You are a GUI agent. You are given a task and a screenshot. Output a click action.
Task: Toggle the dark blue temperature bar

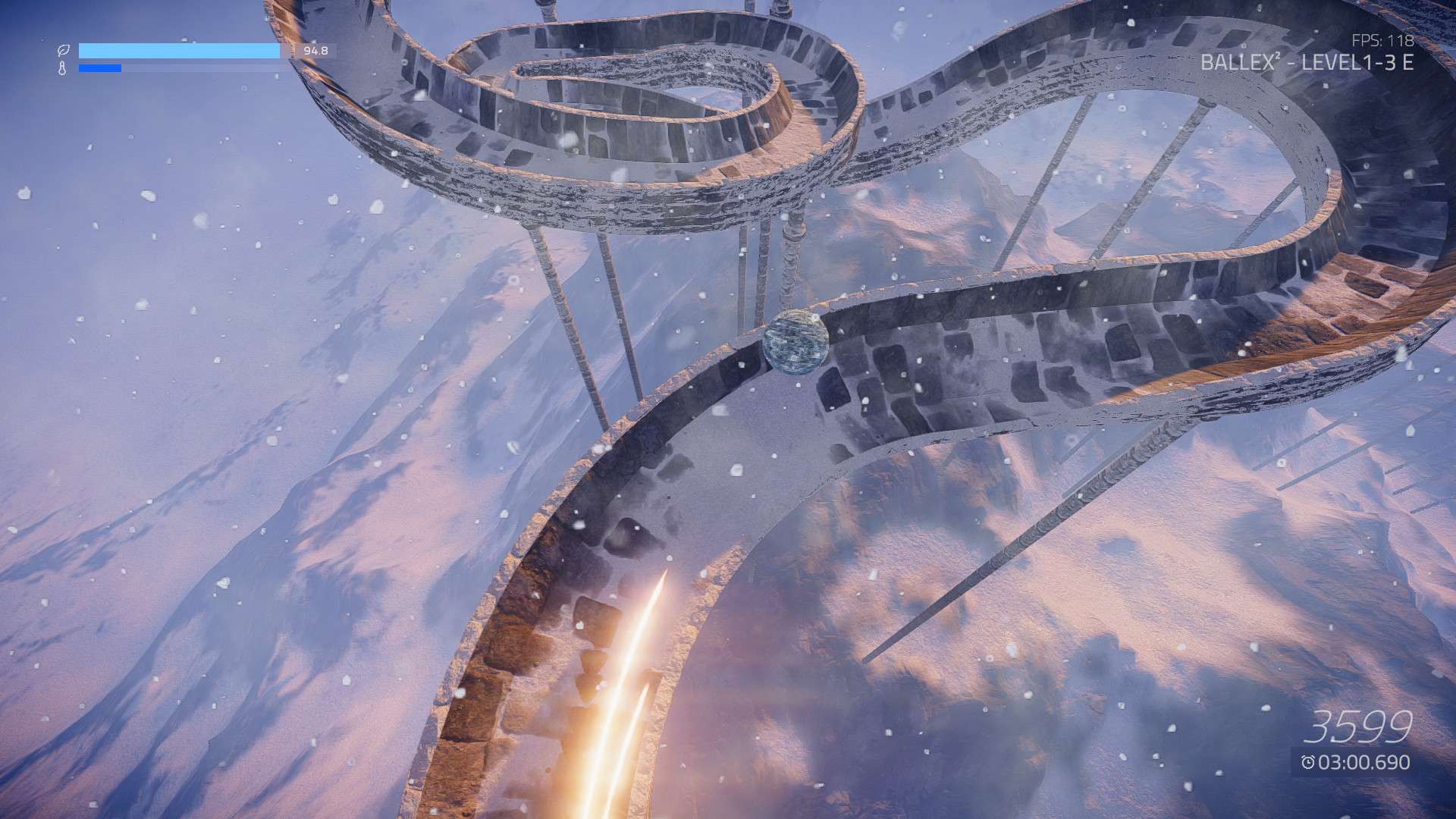click(x=99, y=70)
